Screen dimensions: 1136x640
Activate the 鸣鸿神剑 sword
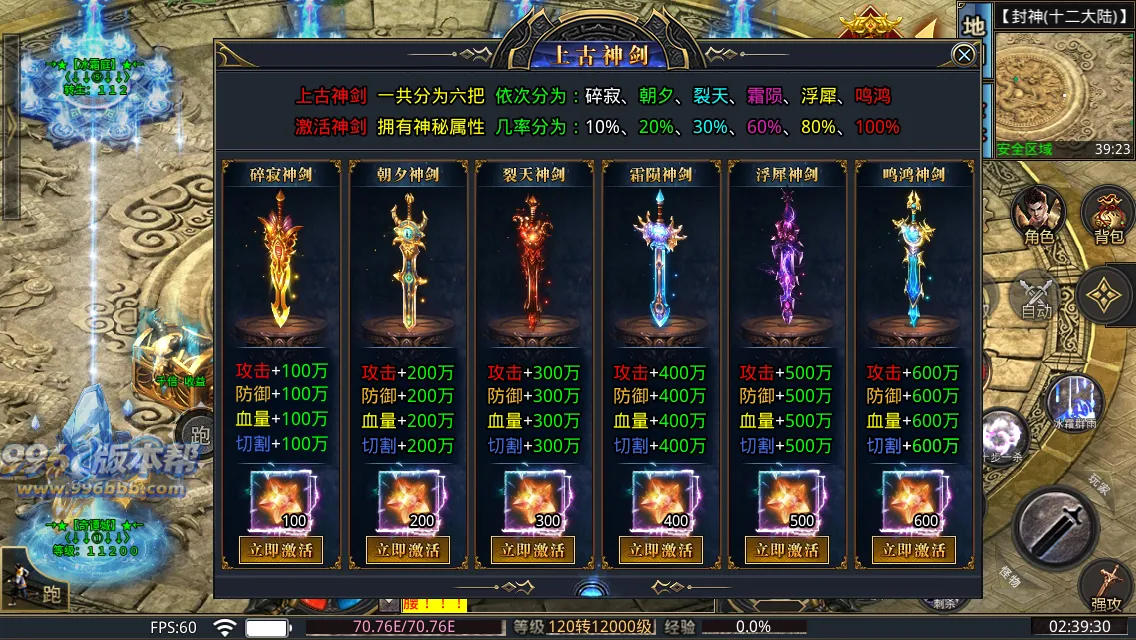point(913,550)
